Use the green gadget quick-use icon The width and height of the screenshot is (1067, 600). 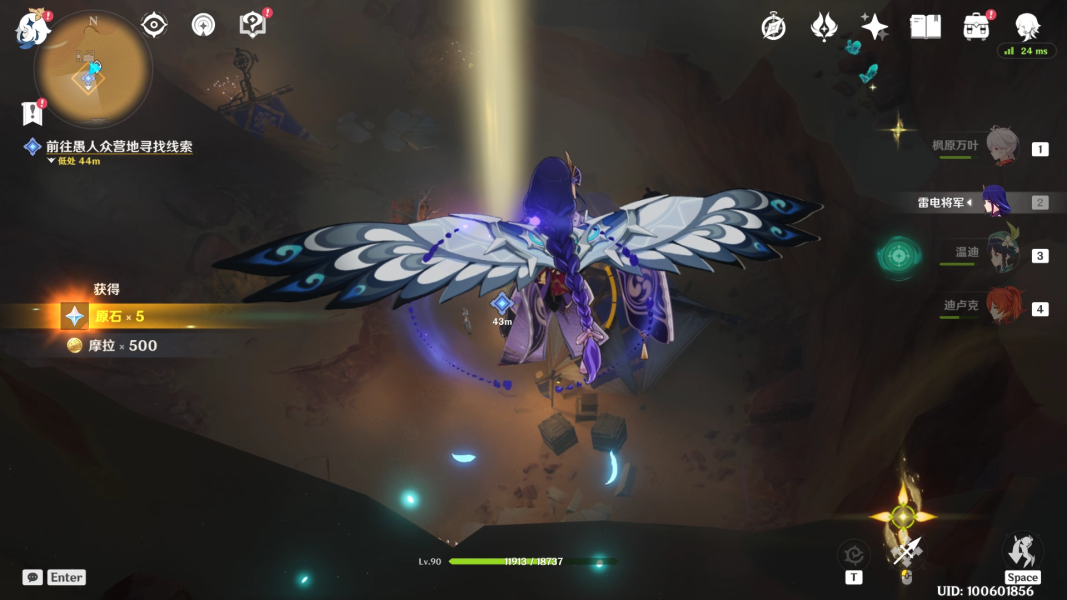coord(898,256)
